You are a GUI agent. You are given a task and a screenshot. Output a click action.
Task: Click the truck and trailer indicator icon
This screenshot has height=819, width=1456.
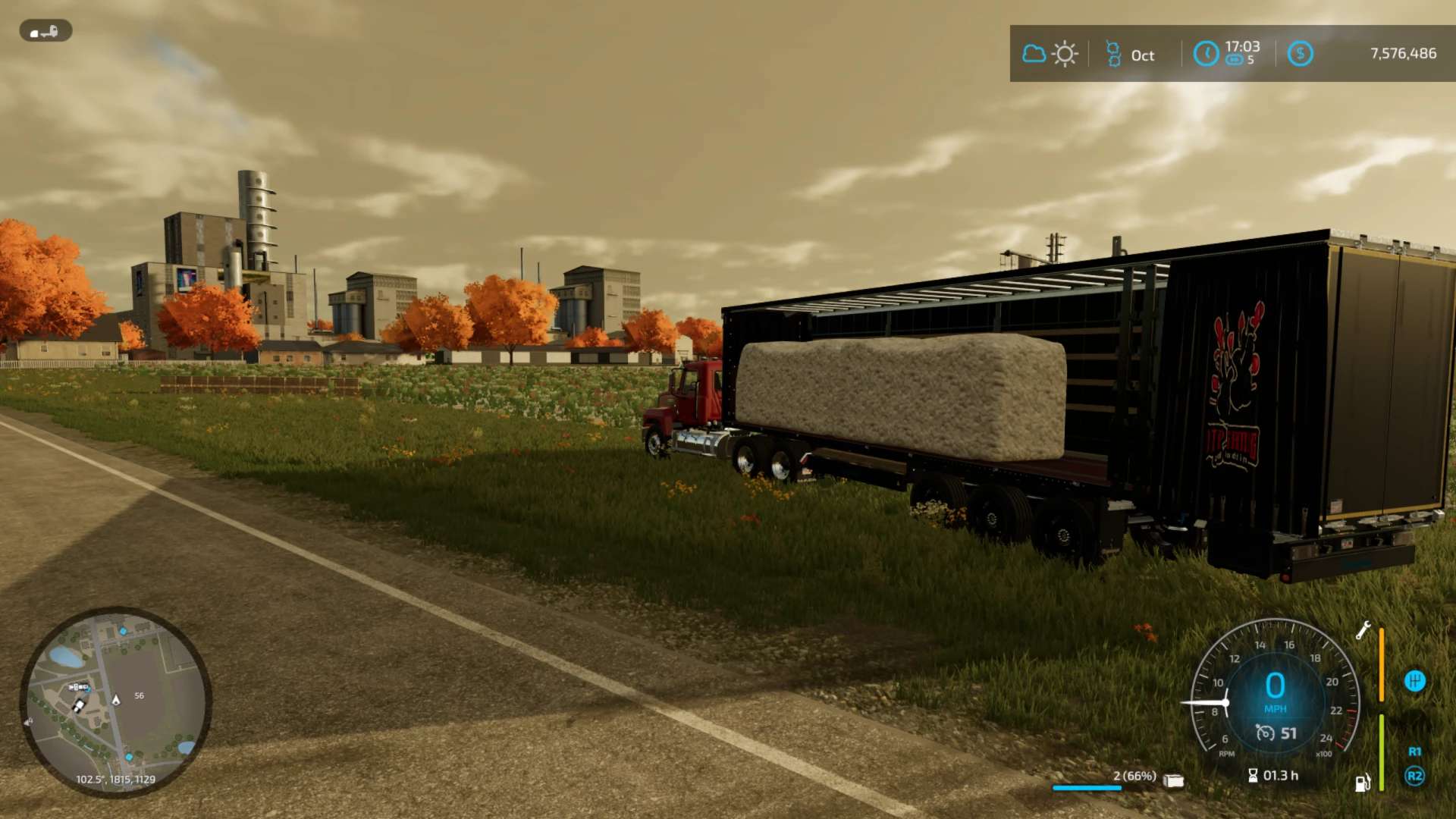(x=45, y=31)
